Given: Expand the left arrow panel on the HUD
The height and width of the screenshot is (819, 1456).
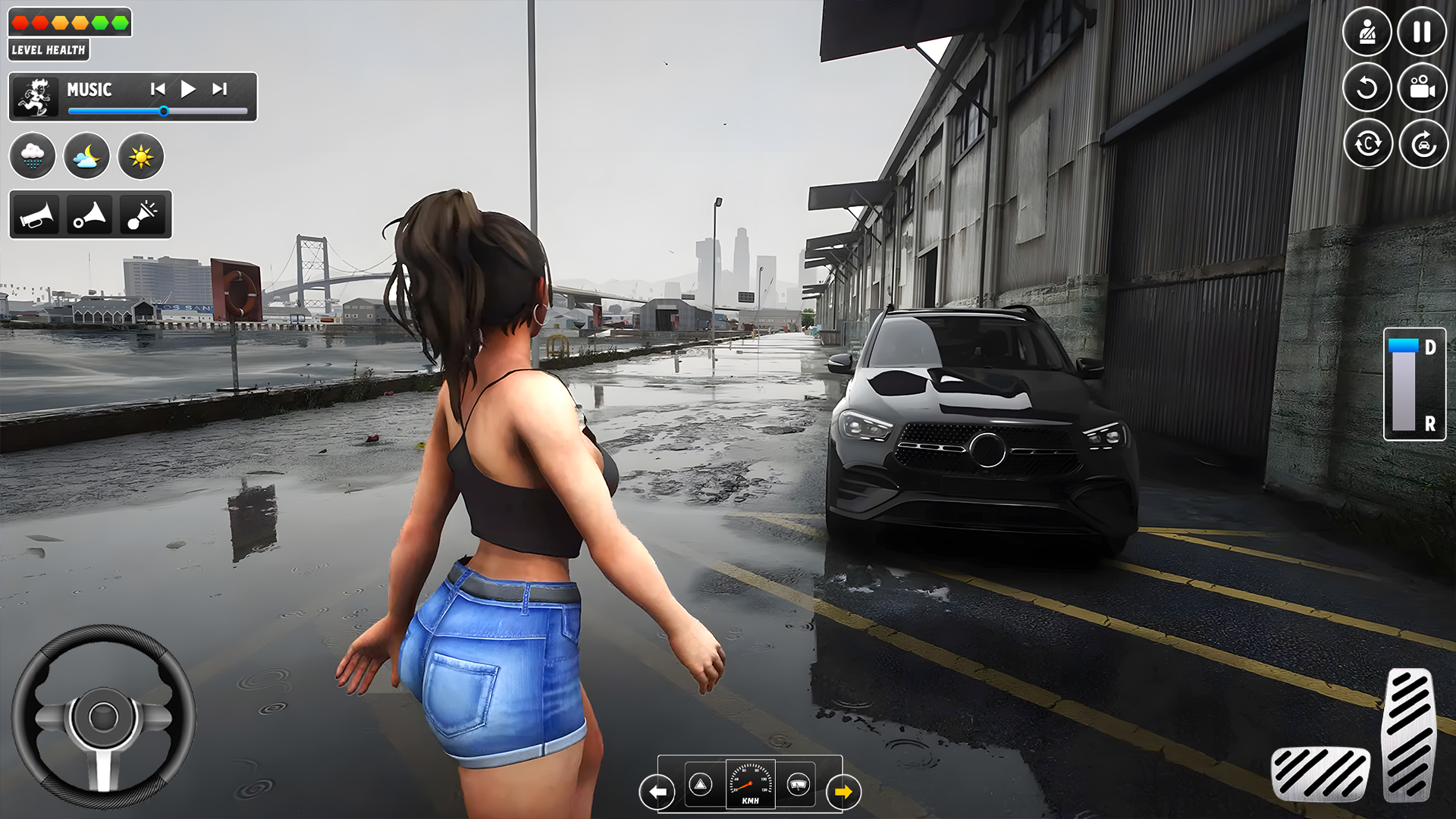Looking at the screenshot, I should coord(659,791).
